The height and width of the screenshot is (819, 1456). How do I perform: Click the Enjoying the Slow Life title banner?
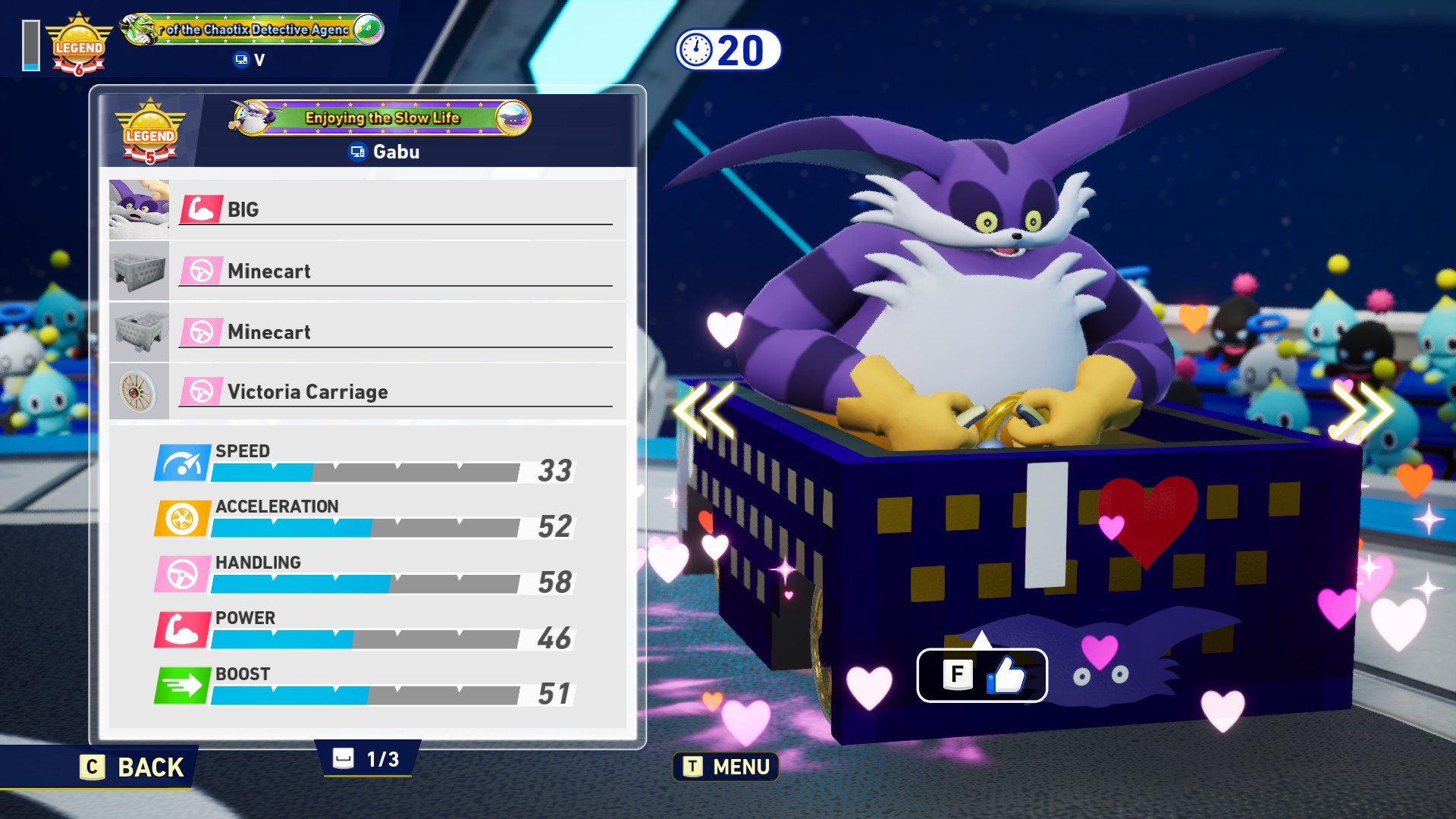tap(381, 118)
